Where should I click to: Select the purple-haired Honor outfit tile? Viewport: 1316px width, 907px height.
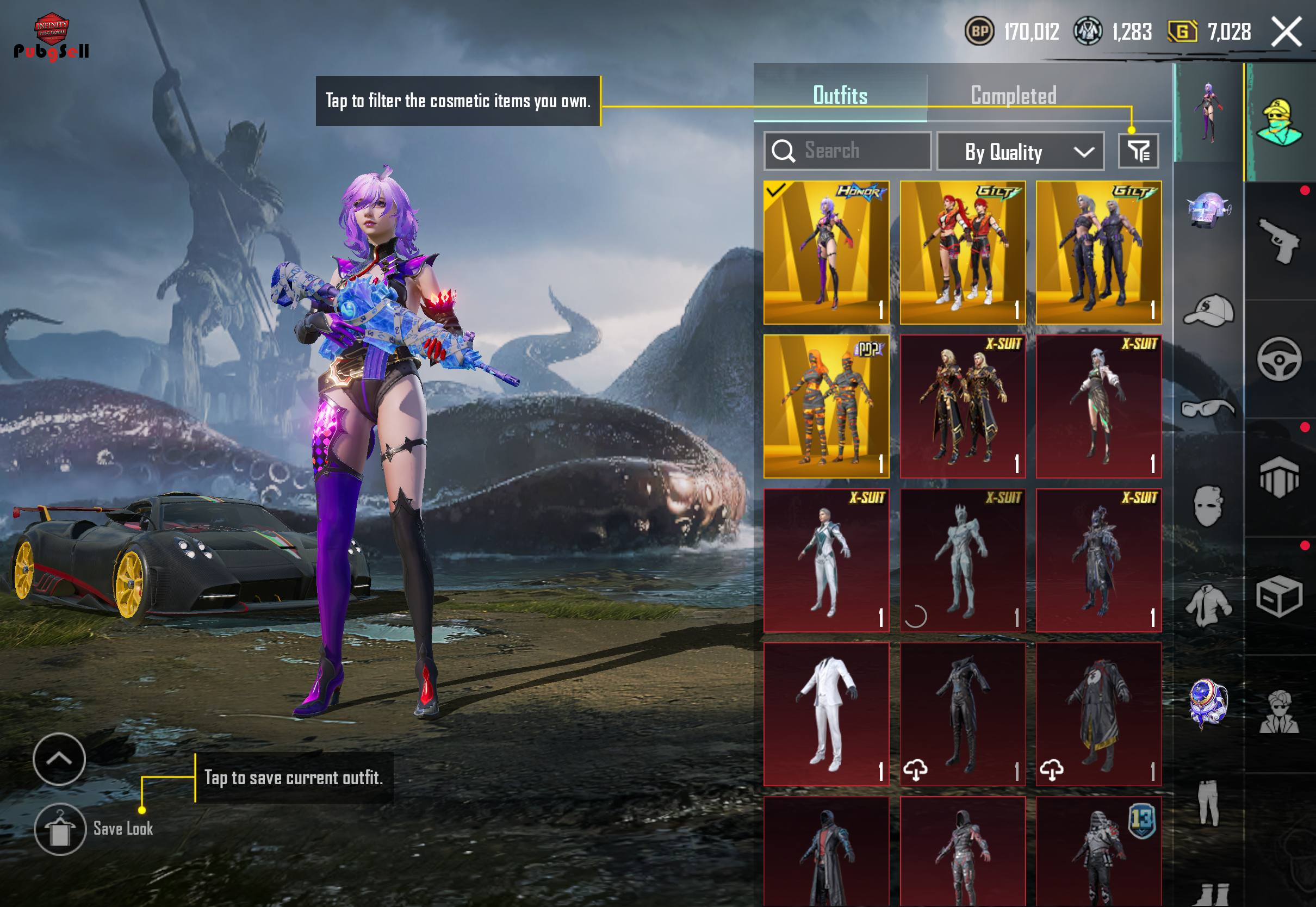(826, 253)
